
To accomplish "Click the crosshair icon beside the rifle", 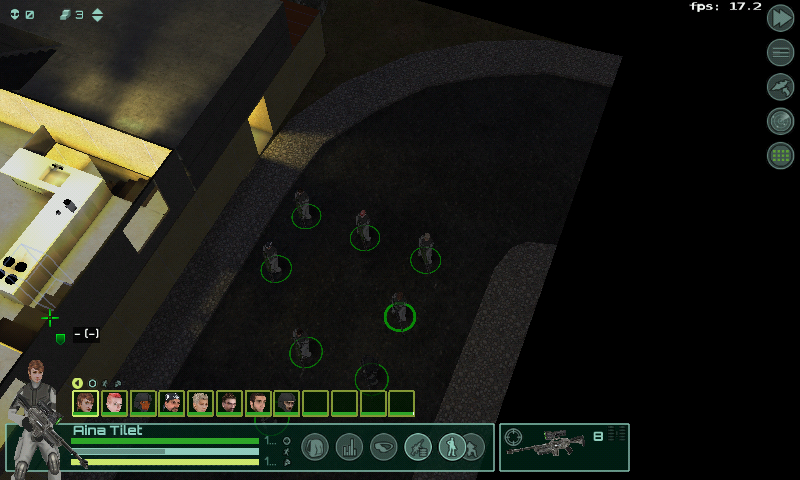I will point(514,437).
